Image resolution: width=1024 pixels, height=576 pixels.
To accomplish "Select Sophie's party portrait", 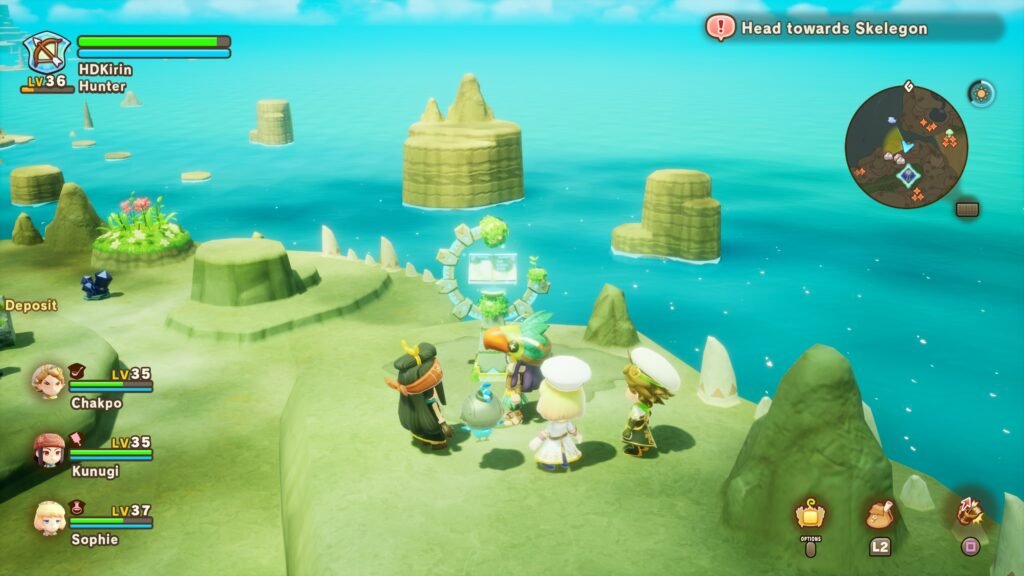I will click(48, 517).
